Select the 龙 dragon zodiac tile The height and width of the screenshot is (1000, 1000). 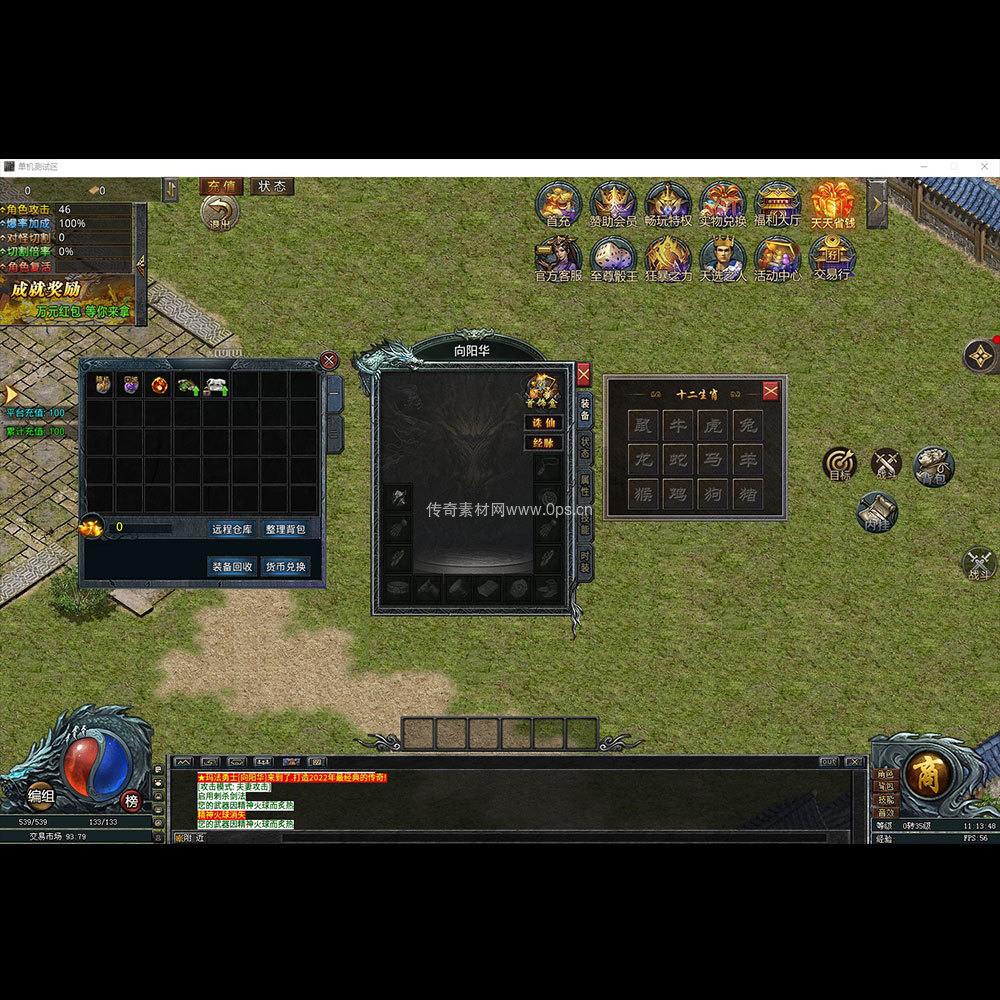(x=643, y=460)
